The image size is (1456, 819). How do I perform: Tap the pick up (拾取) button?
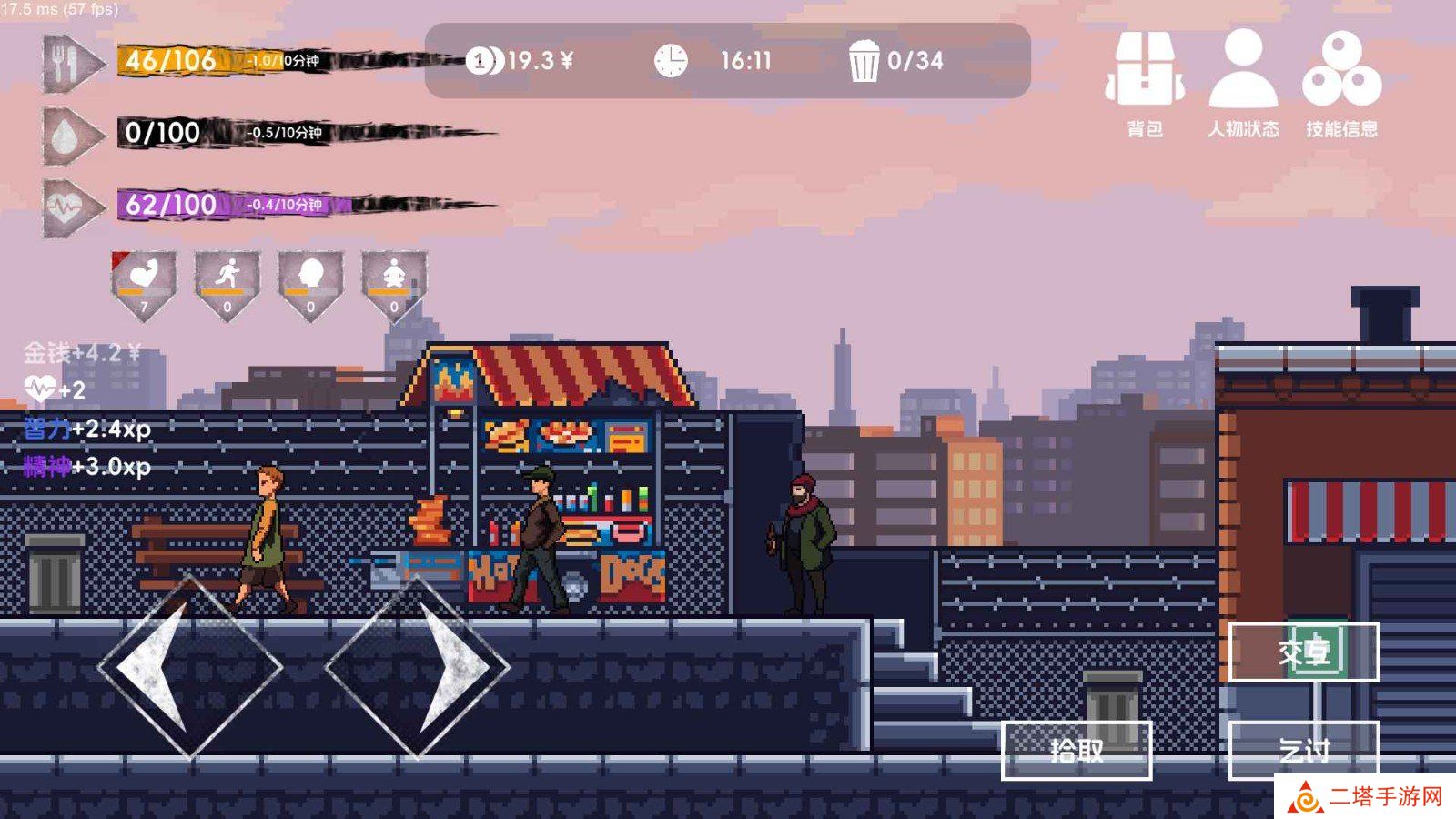pos(1077,750)
